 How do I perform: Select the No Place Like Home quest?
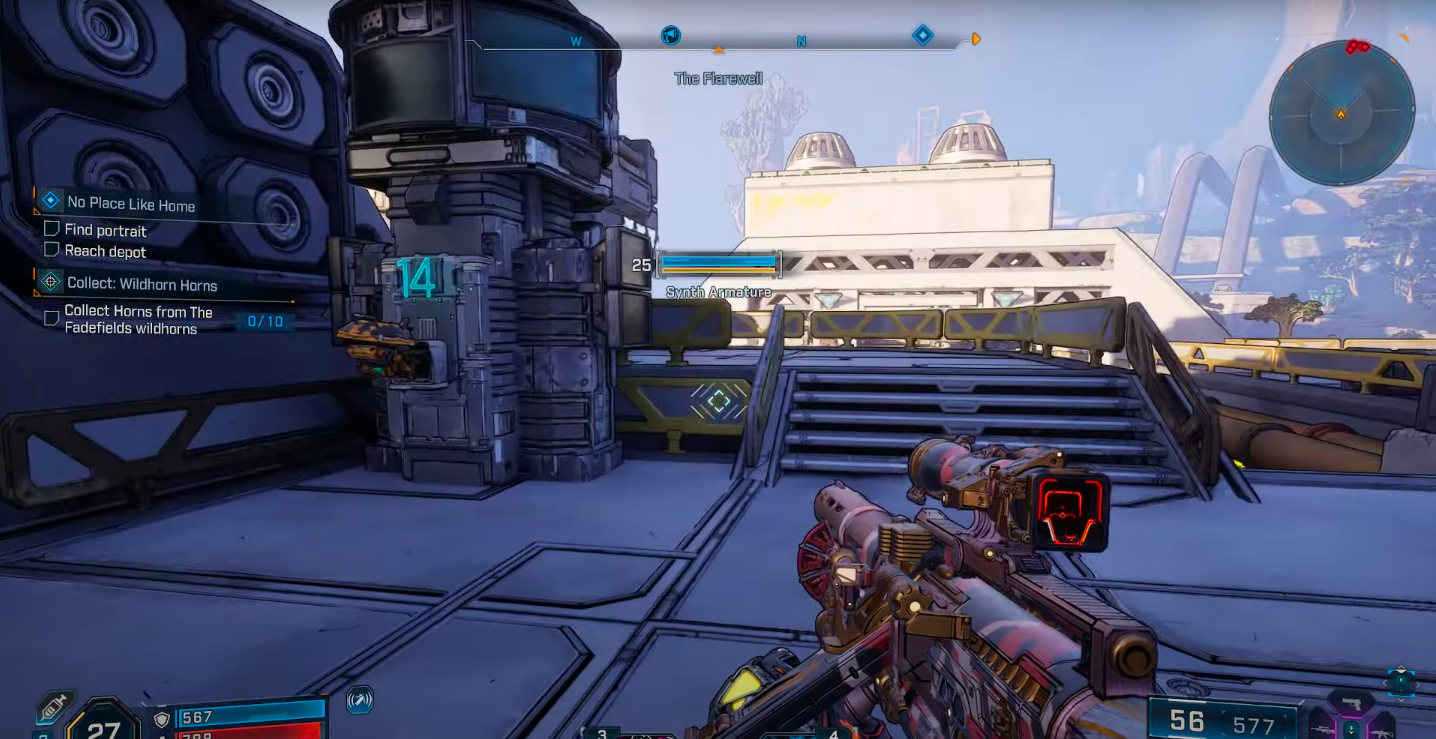[x=130, y=203]
